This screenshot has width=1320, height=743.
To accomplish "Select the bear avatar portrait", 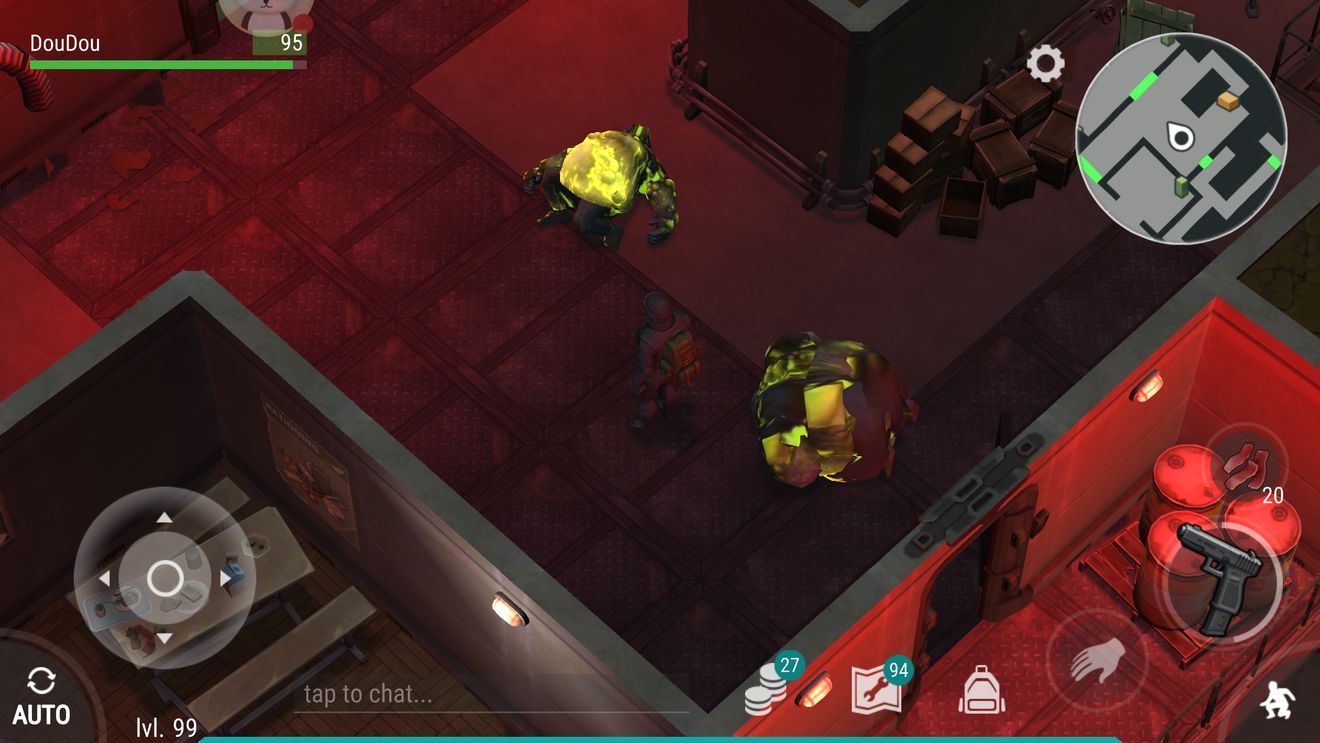I will tap(265, 12).
